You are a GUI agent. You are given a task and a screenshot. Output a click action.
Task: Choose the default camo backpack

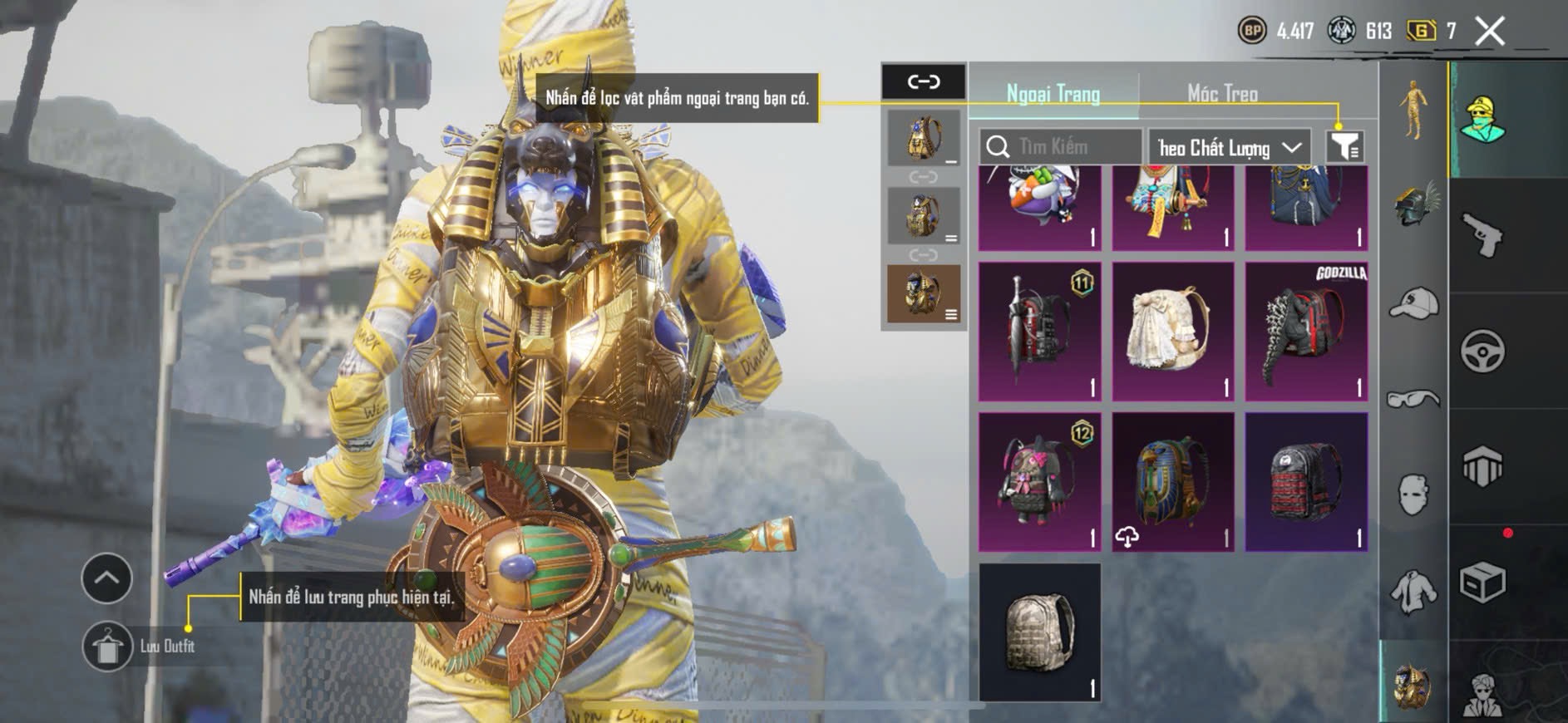tap(1039, 632)
